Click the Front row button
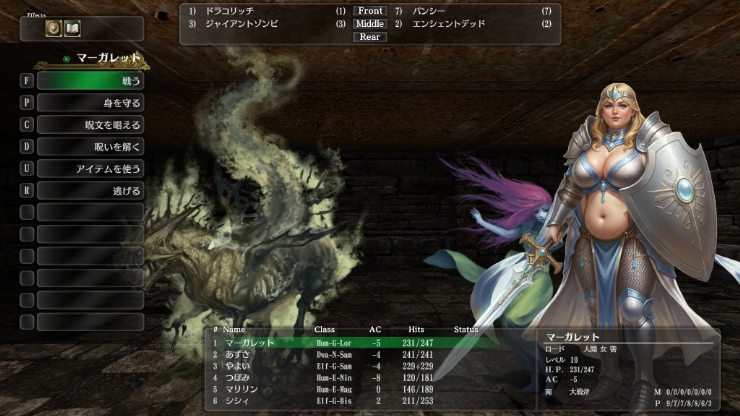 tap(370, 11)
